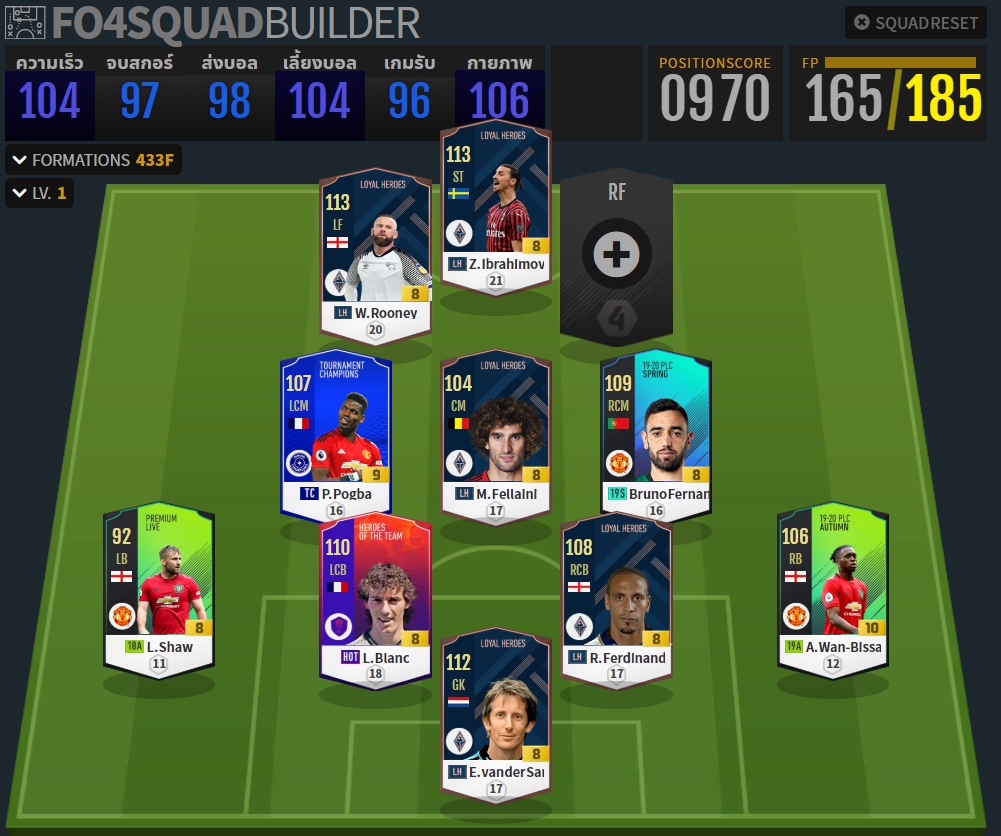Expand the LV. 1 dropdown
This screenshot has width=1001, height=836.
pos(39,193)
